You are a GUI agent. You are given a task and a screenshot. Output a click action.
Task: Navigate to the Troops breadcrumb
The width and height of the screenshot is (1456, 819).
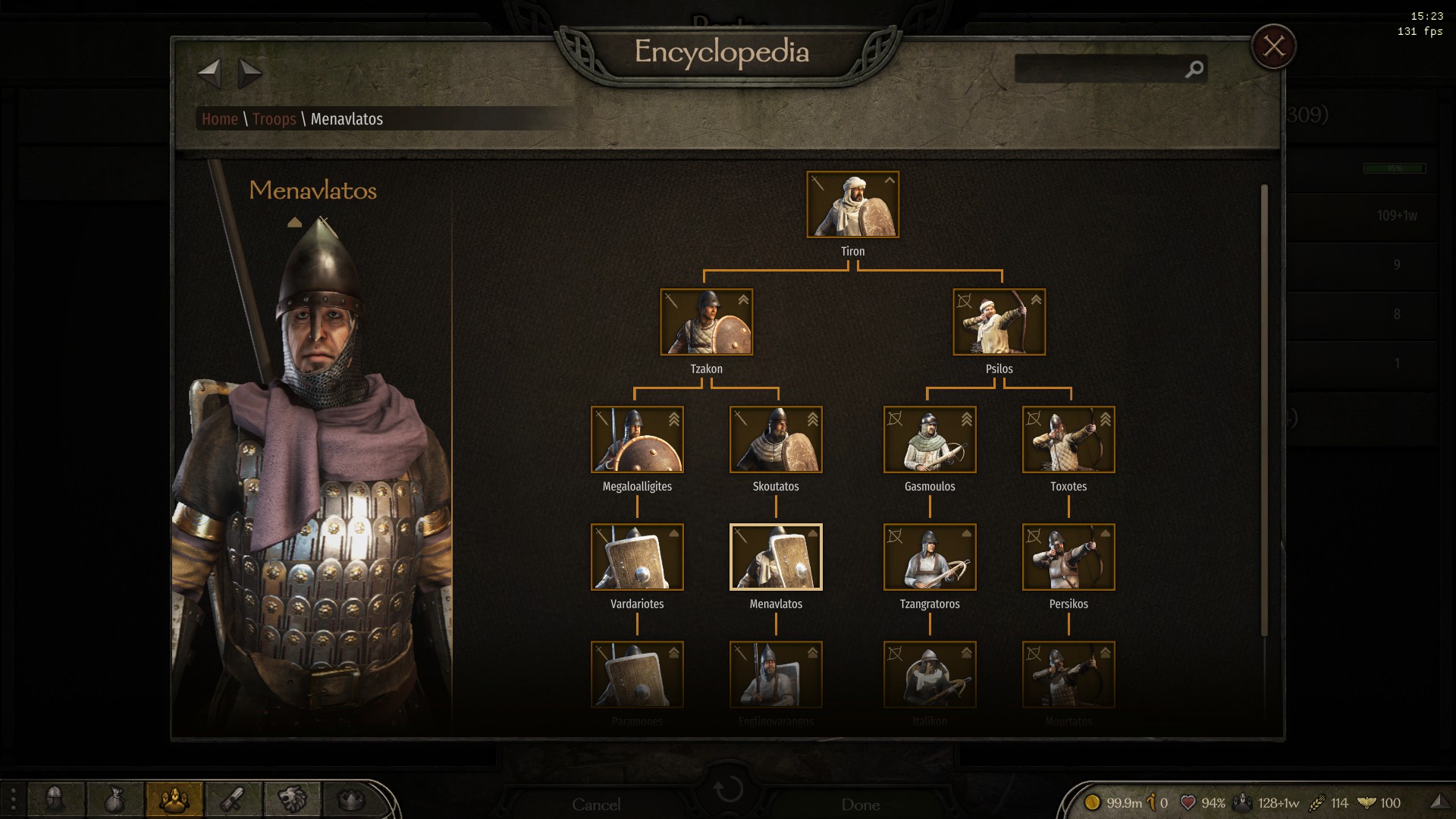pos(274,119)
